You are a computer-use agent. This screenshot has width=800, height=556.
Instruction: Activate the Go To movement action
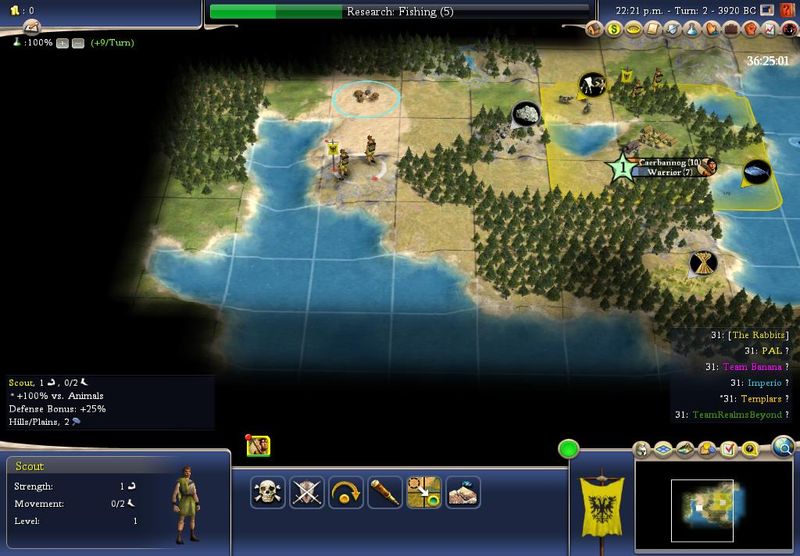(423, 492)
